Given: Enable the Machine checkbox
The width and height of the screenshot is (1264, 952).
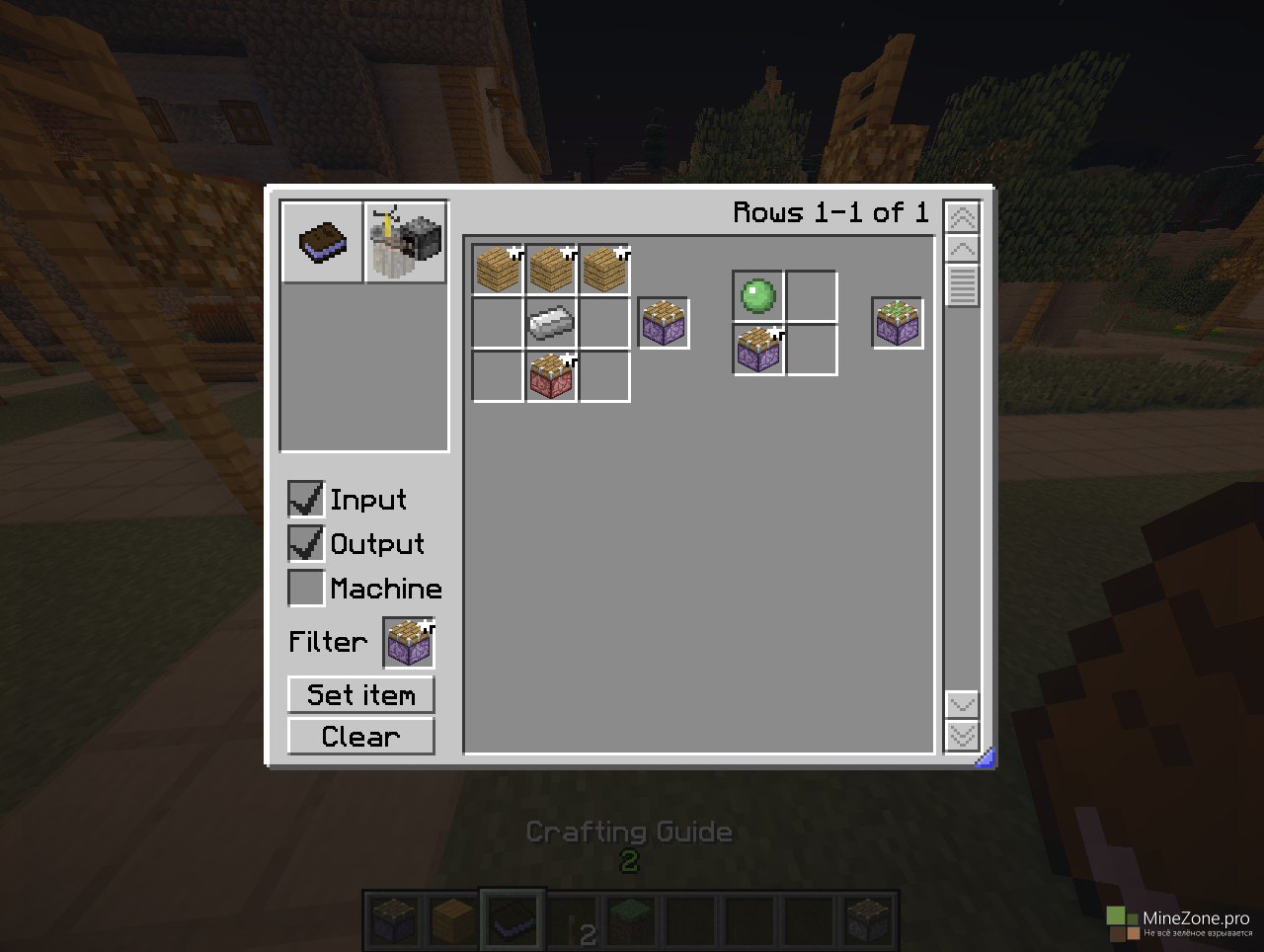Looking at the screenshot, I should 306,588.
